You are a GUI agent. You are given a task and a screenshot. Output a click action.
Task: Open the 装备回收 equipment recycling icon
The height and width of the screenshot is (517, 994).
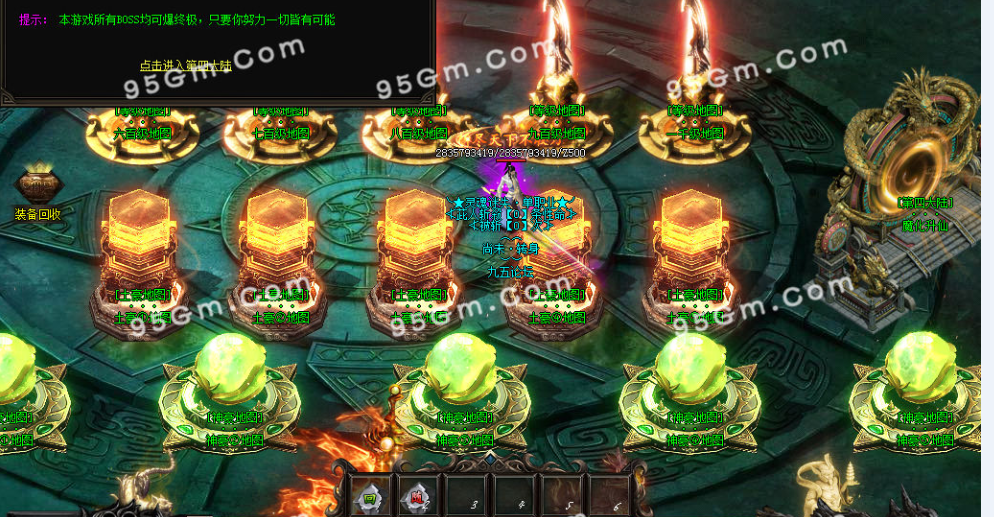point(38,188)
